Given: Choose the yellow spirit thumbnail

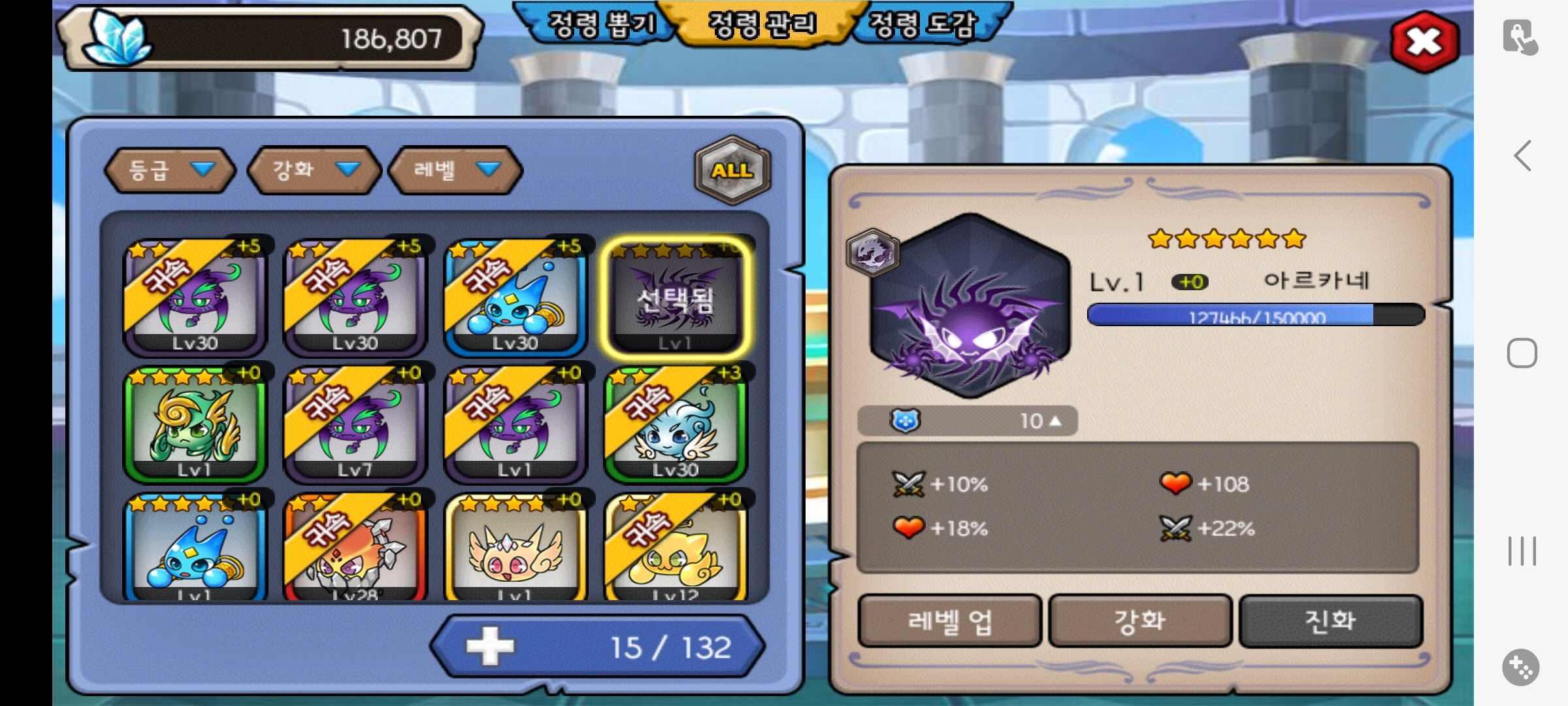Looking at the screenshot, I should point(676,549).
